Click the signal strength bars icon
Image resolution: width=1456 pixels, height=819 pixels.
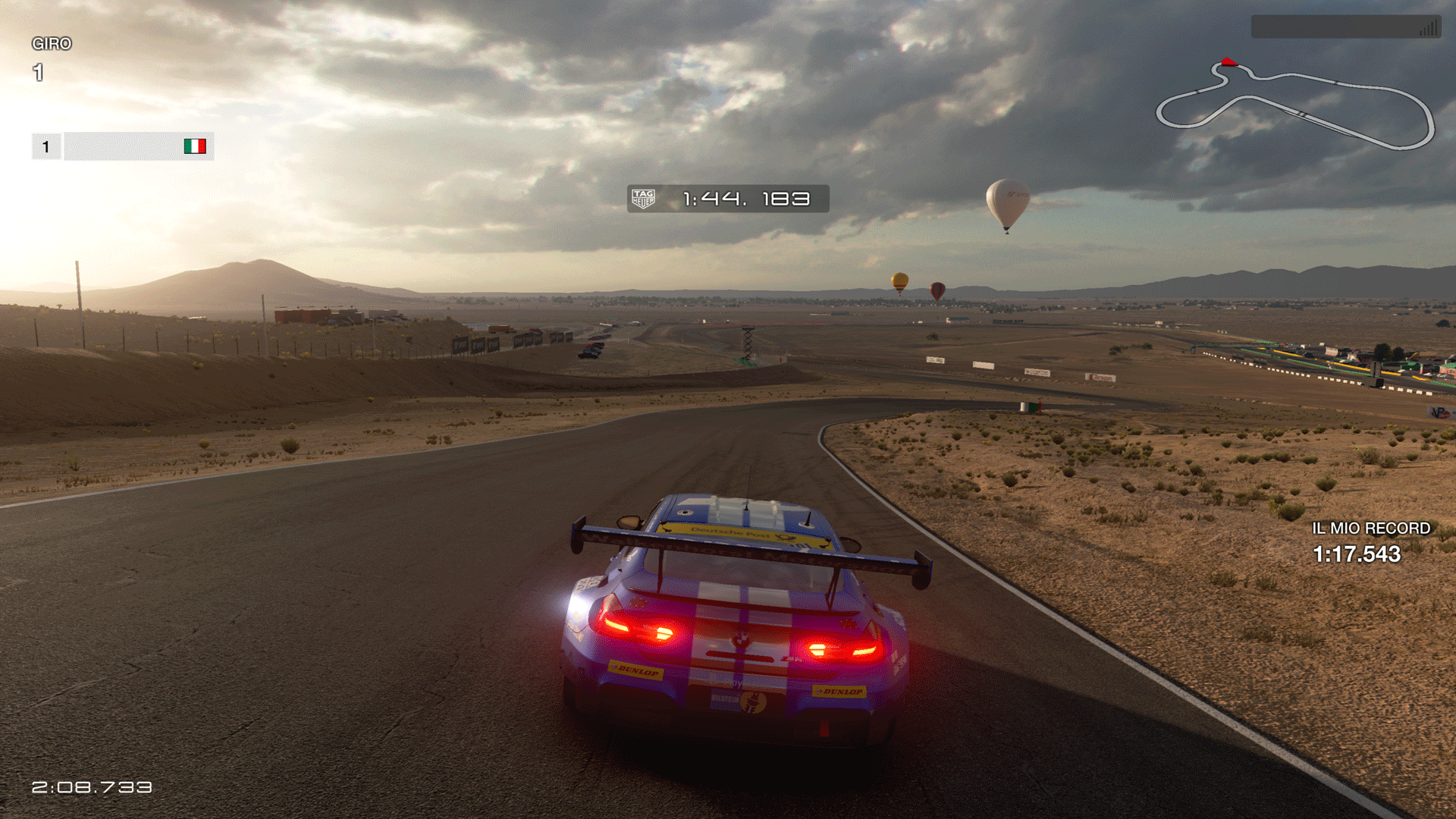coord(1428,29)
